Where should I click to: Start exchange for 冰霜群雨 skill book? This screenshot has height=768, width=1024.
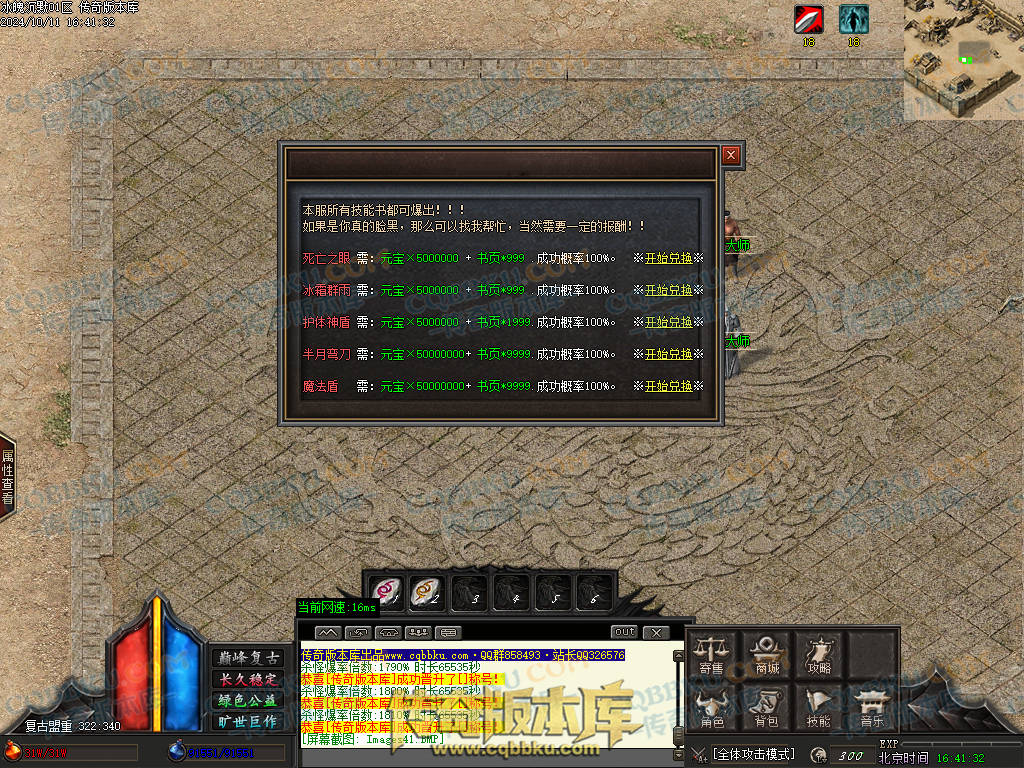point(668,290)
